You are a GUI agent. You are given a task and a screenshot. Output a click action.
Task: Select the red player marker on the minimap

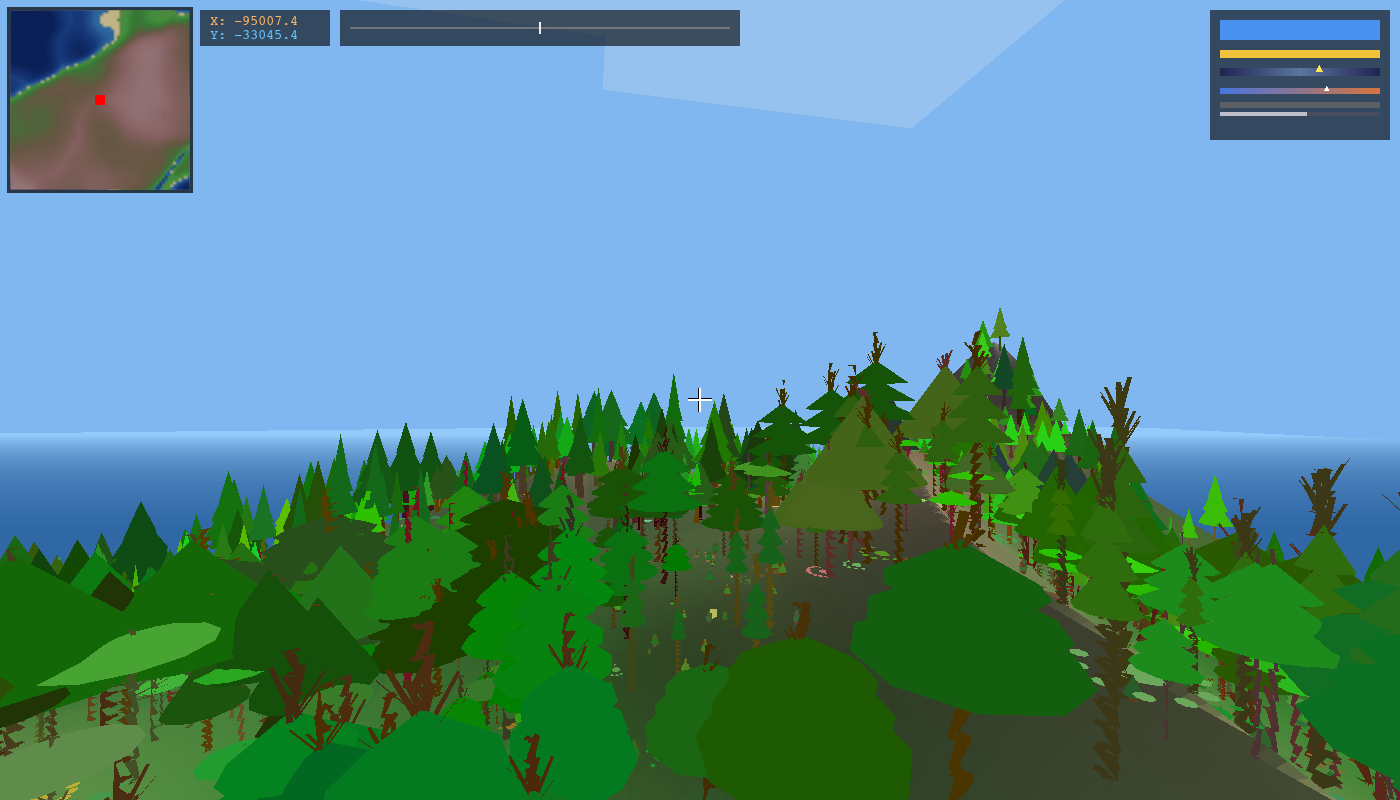pyautogui.click(x=100, y=100)
